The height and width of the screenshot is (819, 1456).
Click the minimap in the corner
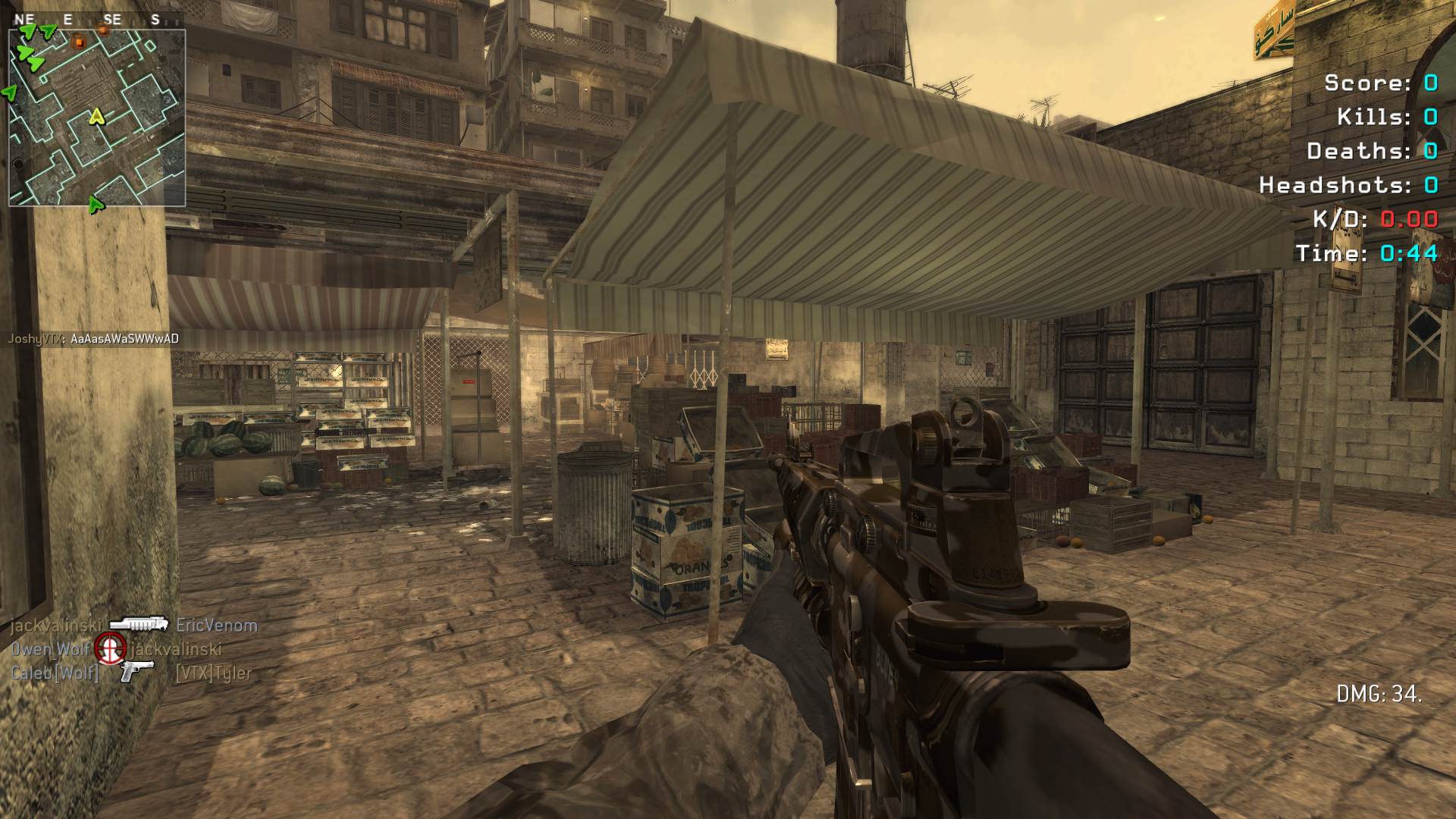click(97, 118)
